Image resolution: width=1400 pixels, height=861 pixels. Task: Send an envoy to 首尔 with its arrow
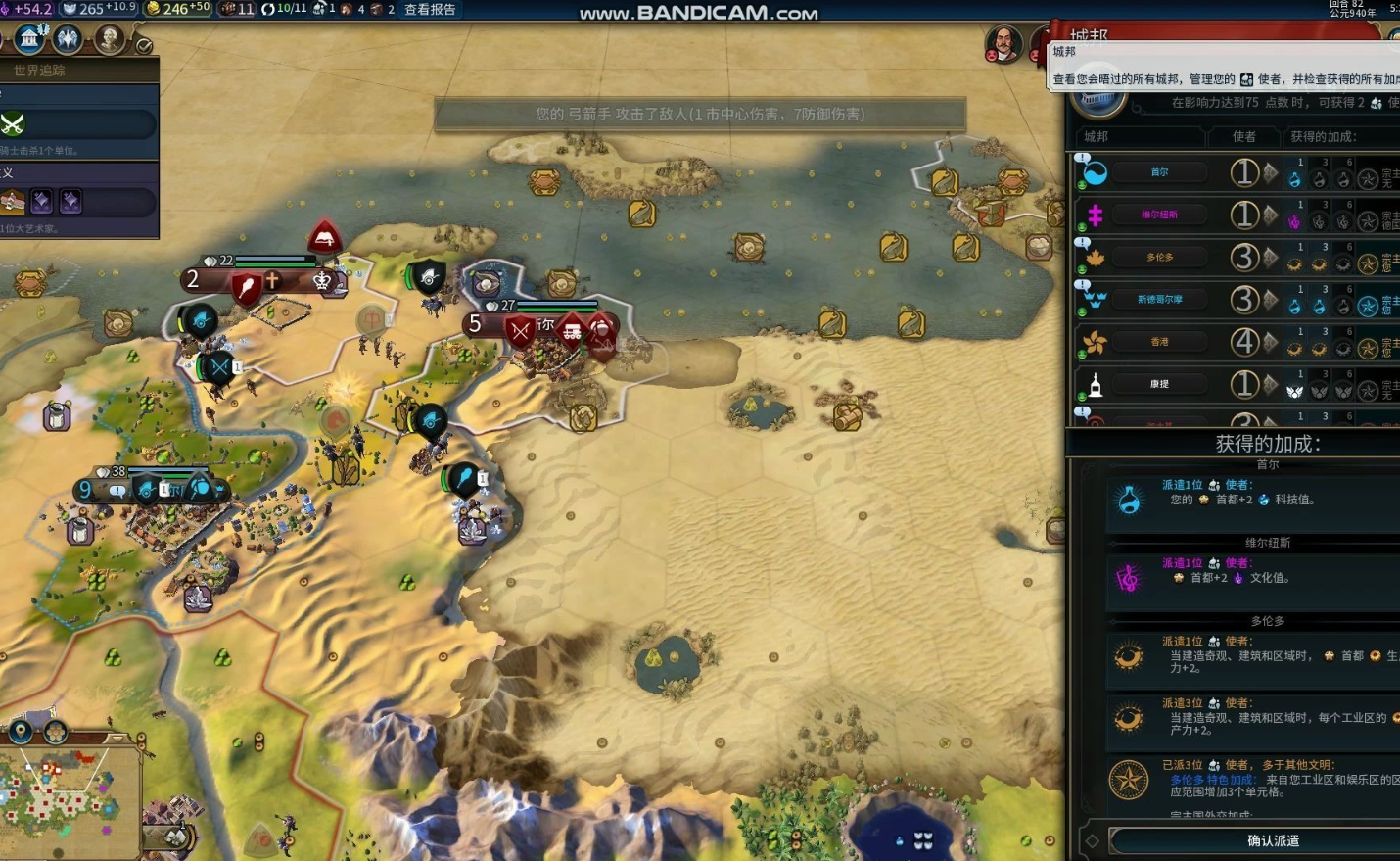[x=1271, y=172]
